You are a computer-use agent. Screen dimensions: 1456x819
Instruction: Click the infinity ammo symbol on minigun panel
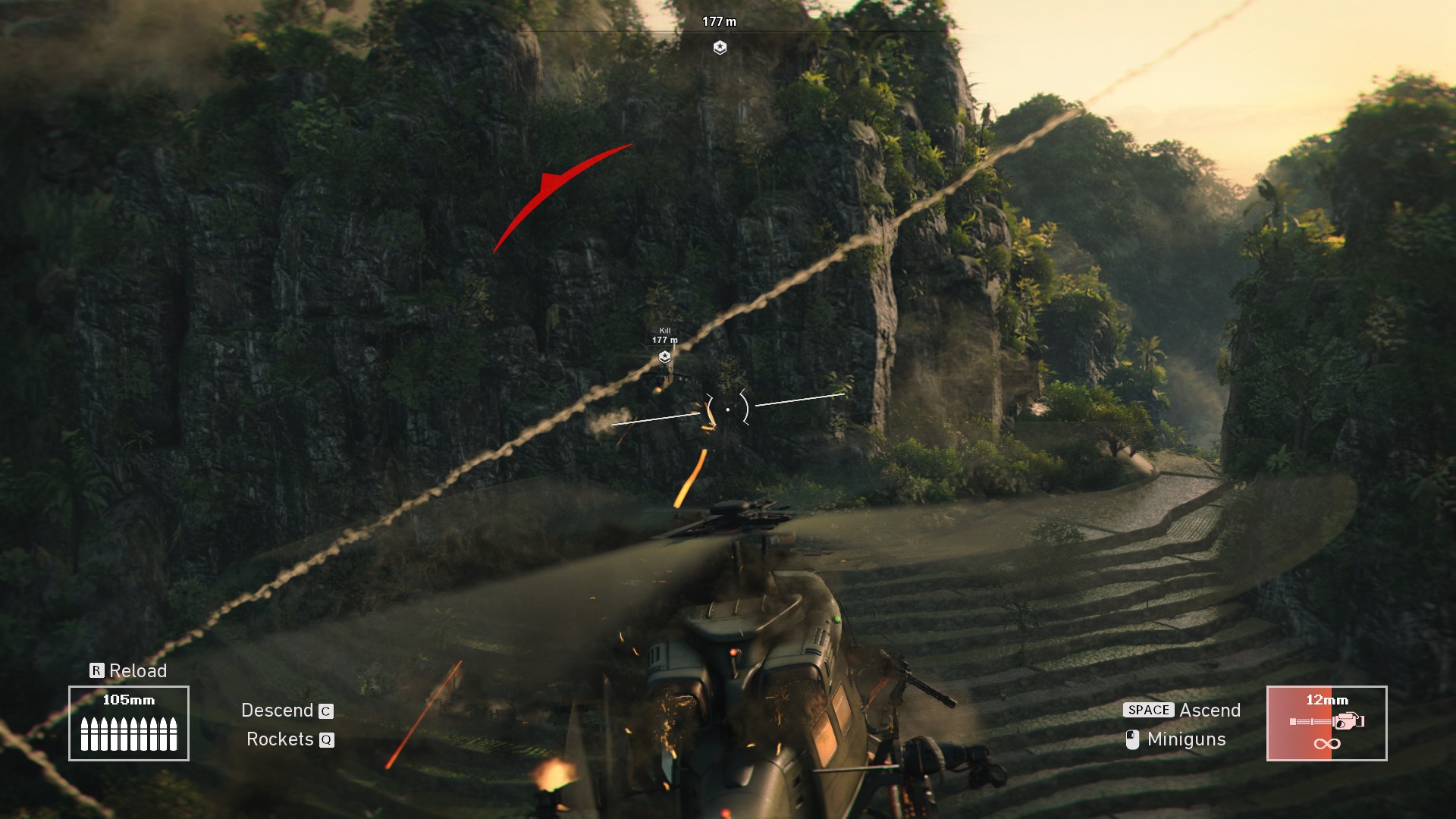tap(1327, 744)
